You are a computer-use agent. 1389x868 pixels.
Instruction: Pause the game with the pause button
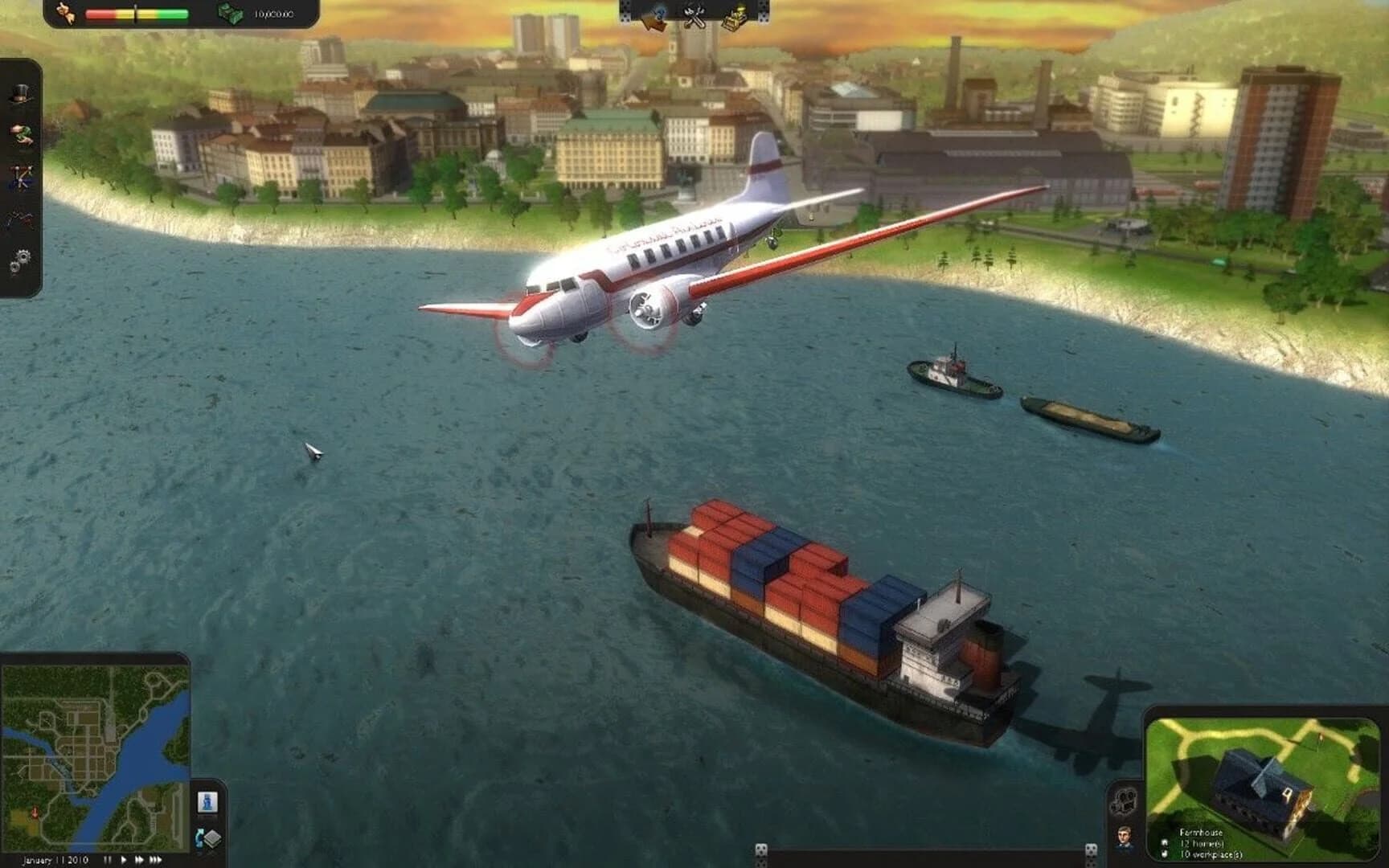pos(109,858)
